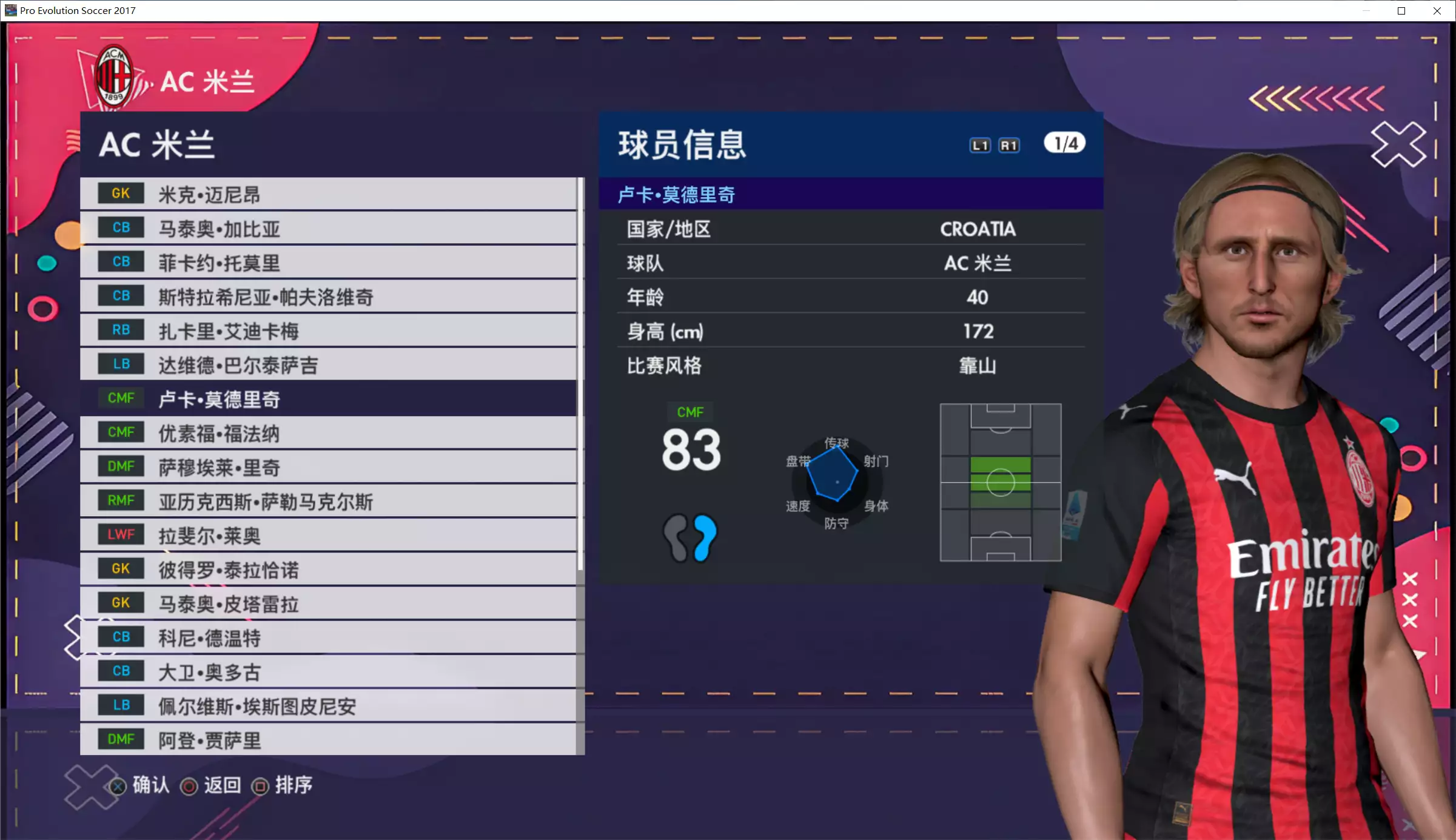Image resolution: width=1456 pixels, height=840 pixels.
Task: Maximize the Pro Evolution Soccer 2017 window
Action: [1401, 11]
